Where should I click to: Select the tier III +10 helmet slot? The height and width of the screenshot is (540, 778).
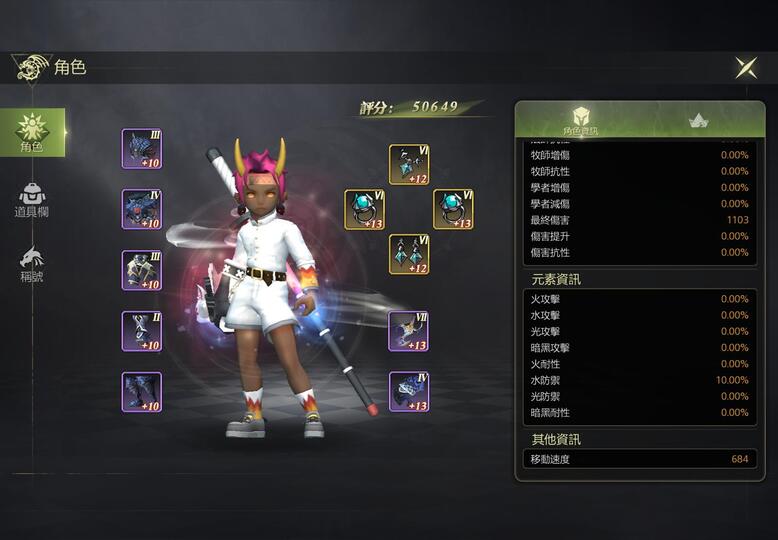(x=142, y=149)
